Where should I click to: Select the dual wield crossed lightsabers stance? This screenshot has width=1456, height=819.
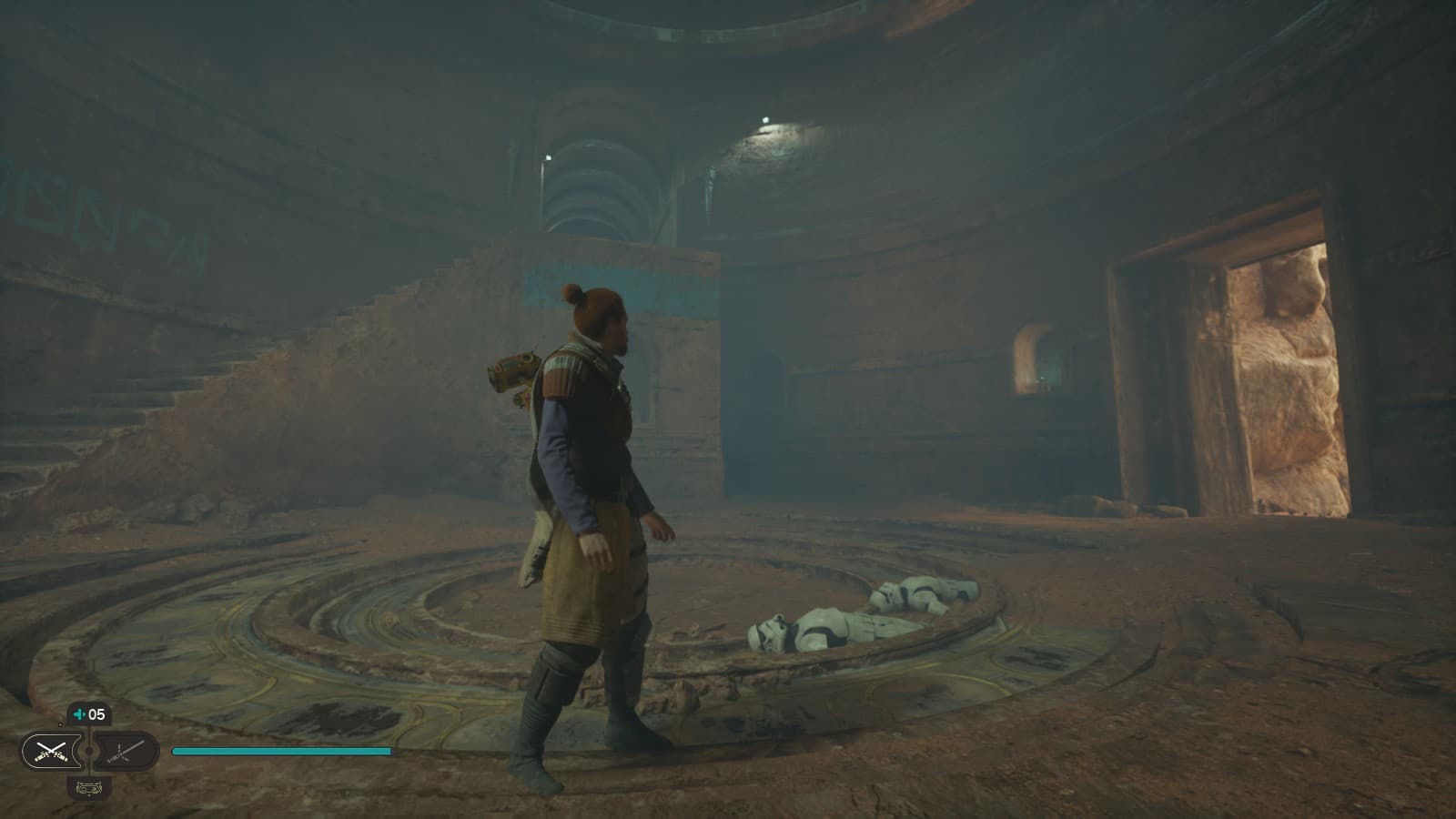pyautogui.click(x=53, y=751)
